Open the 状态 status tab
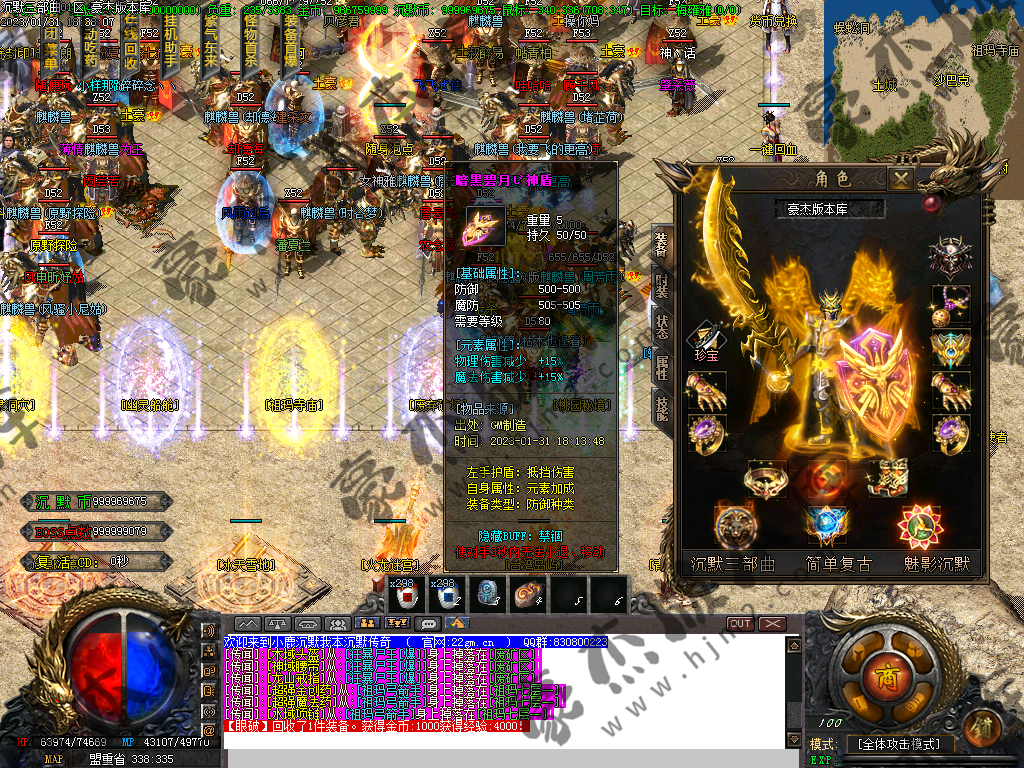This screenshot has width=1024, height=768. (x=662, y=328)
